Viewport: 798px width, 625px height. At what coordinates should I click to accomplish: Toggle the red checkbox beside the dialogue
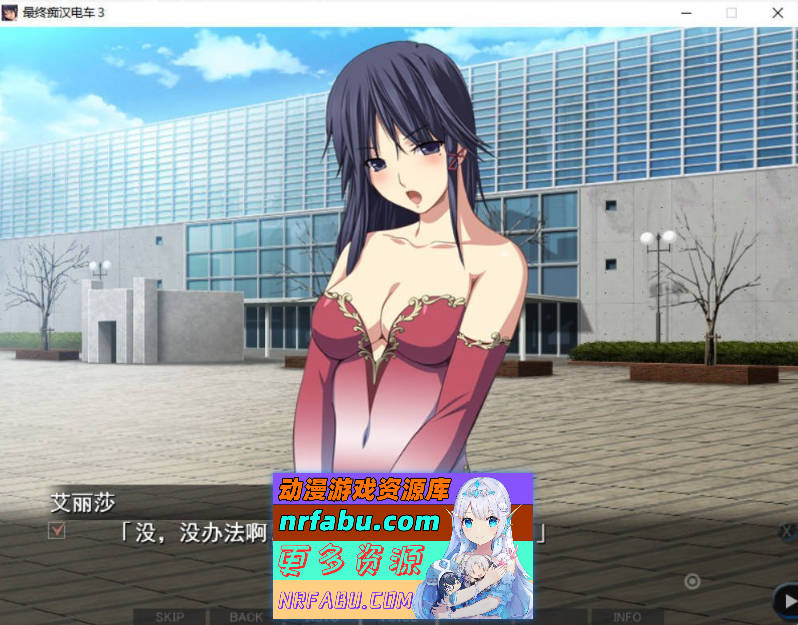(57, 531)
